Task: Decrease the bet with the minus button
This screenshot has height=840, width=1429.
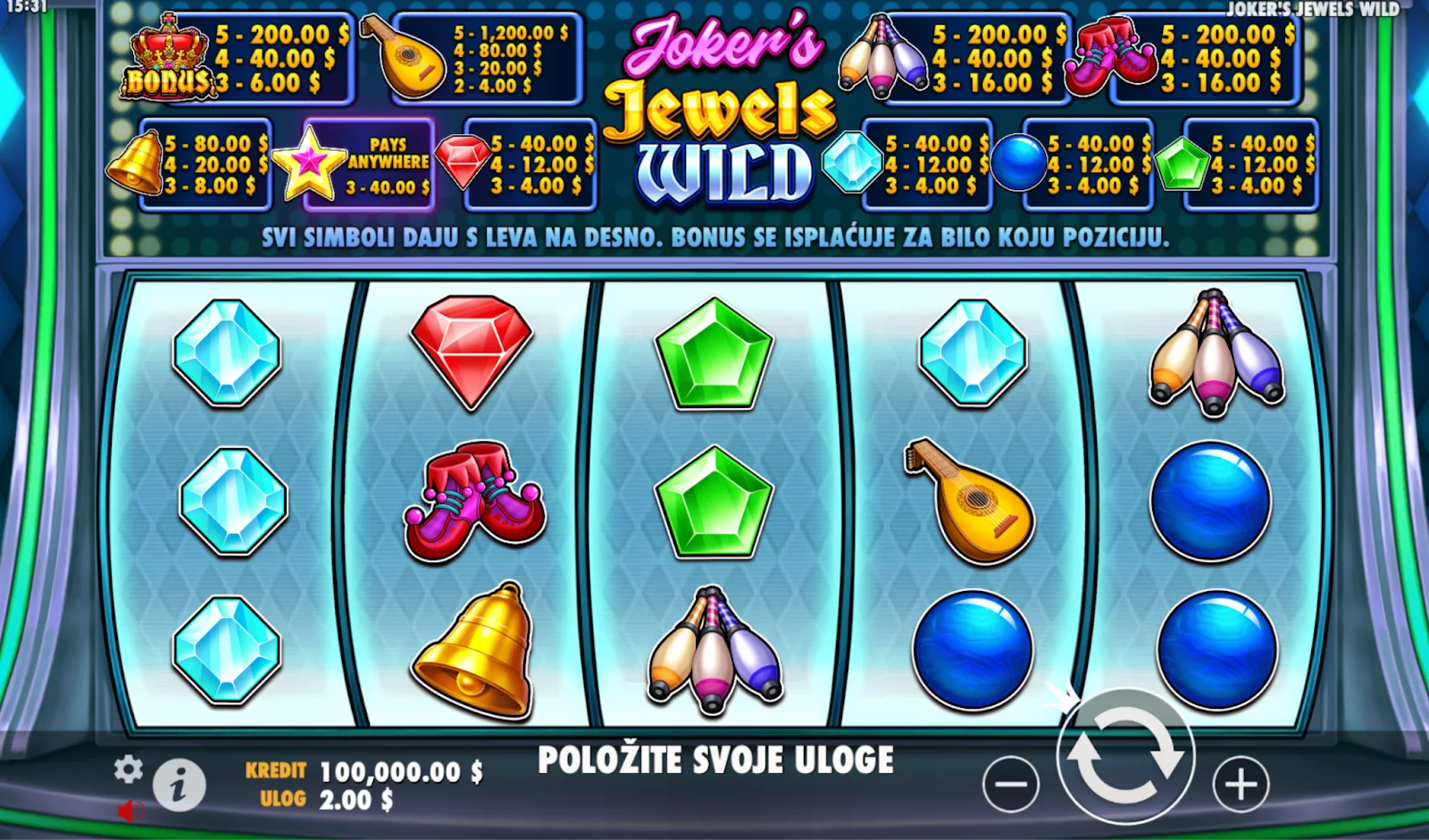Action: pos(1010,785)
